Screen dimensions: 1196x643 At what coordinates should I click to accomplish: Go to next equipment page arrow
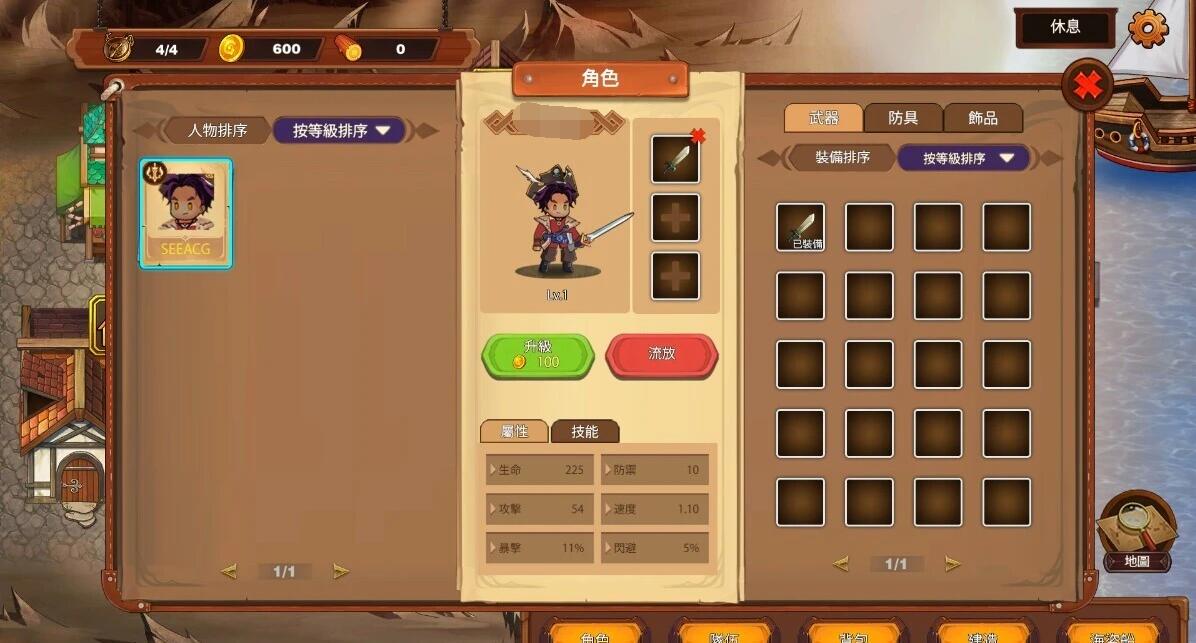(952, 564)
